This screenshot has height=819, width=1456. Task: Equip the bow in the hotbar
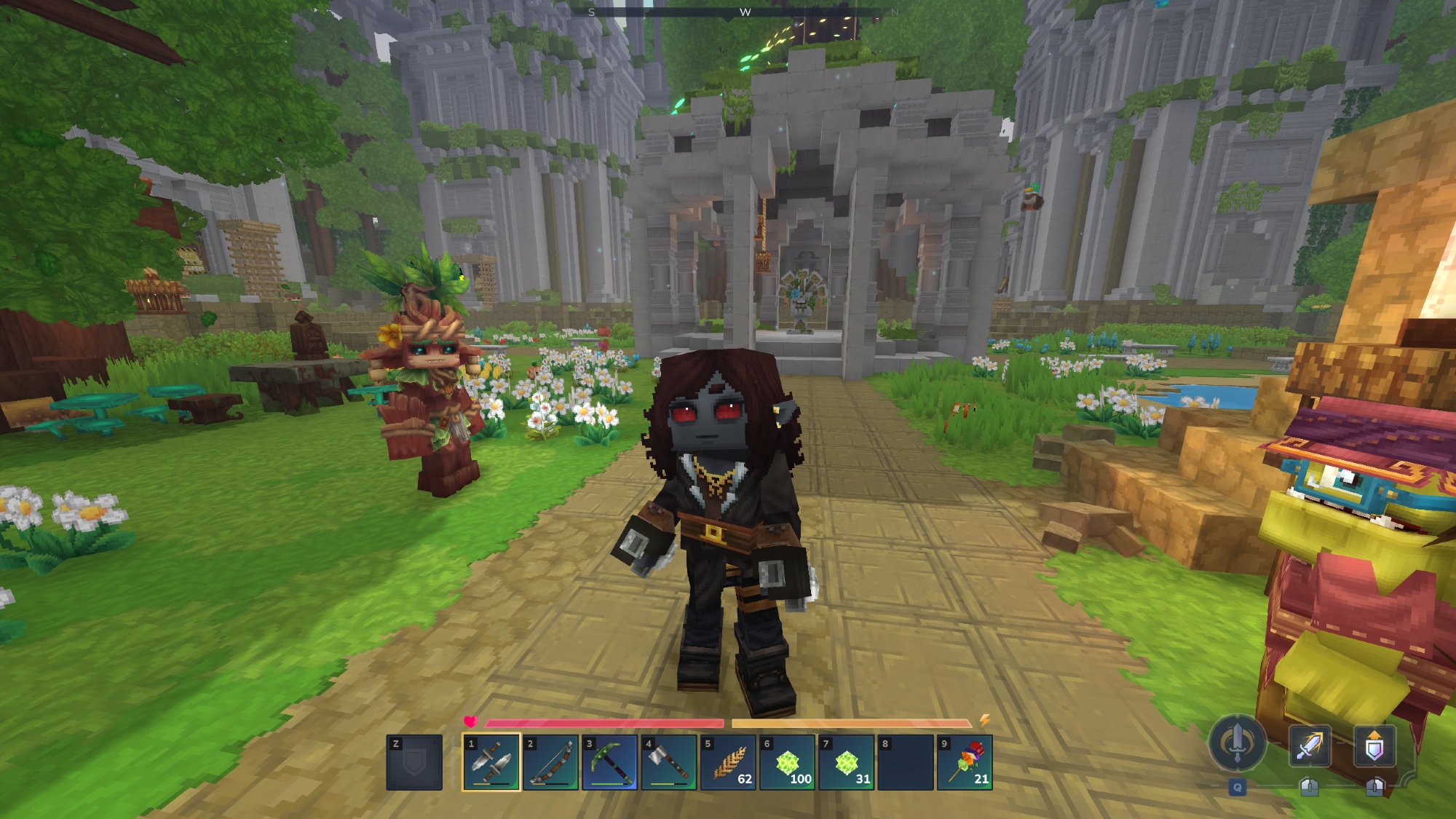[550, 762]
